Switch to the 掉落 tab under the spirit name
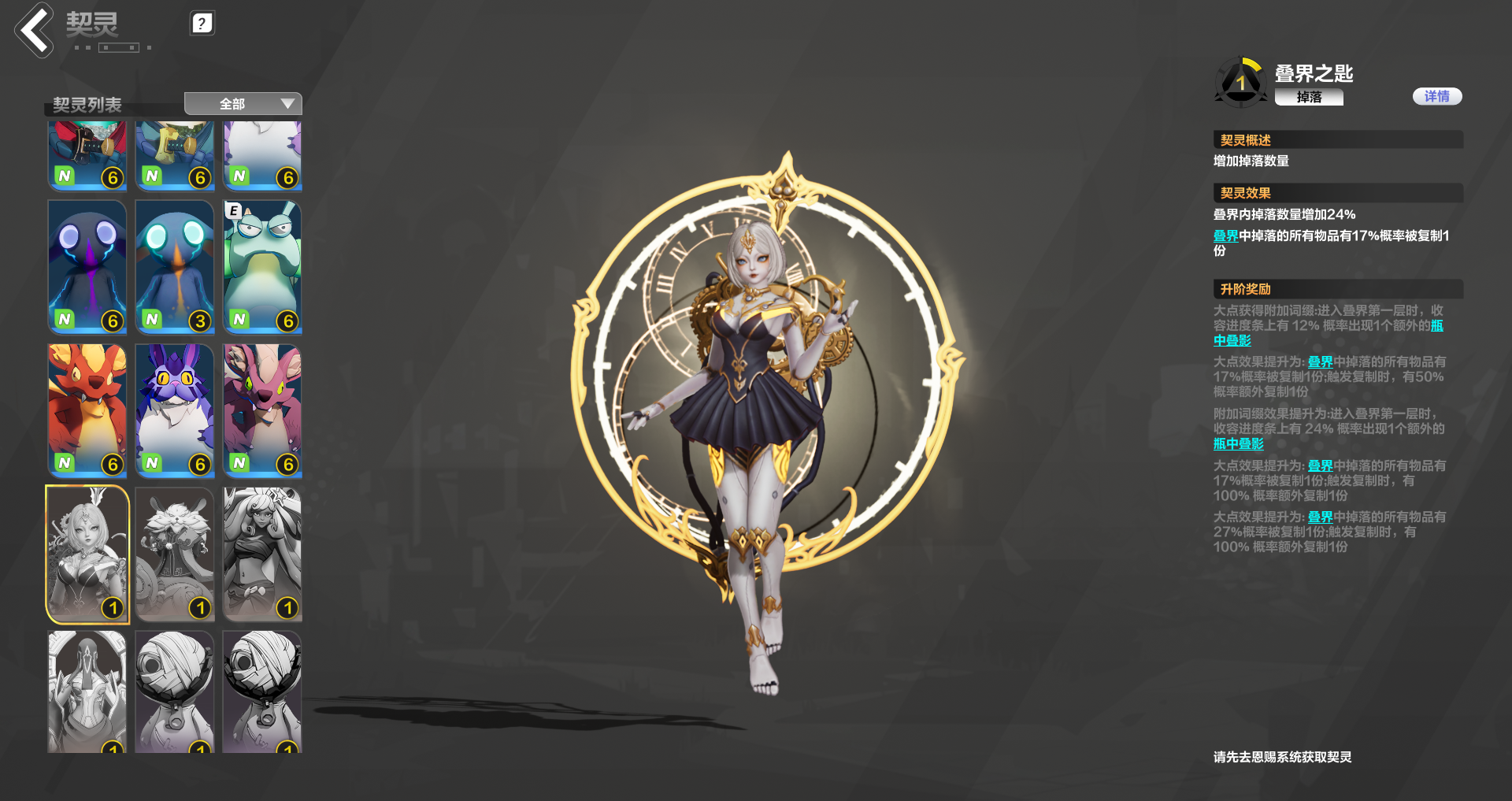The image size is (1512, 801). (1309, 98)
